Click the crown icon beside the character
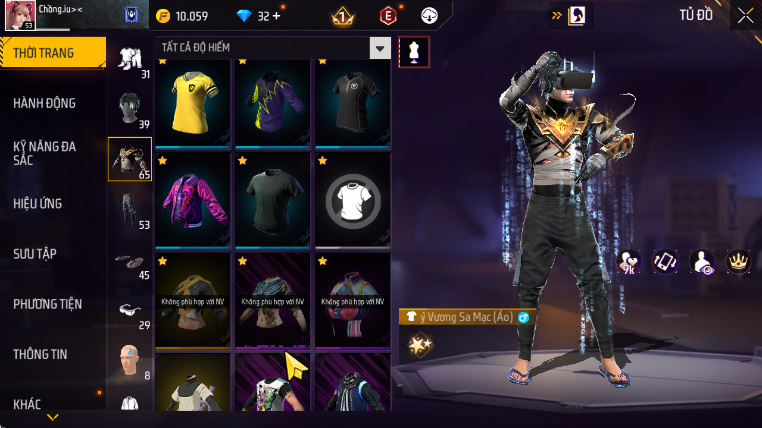This screenshot has width=762, height=428. point(739,262)
